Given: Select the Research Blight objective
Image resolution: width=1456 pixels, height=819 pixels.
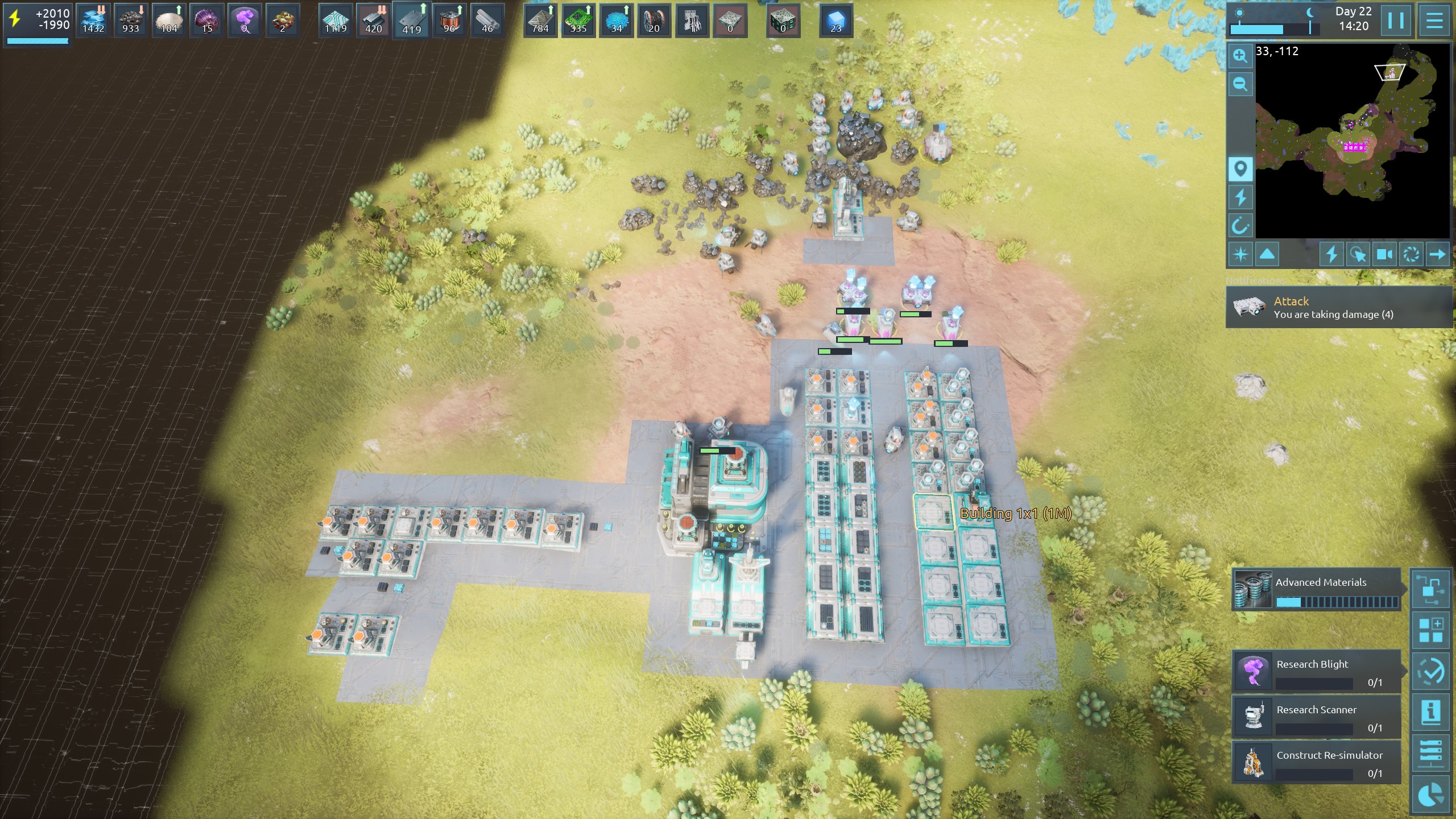Looking at the screenshot, I should [x=1316, y=672].
